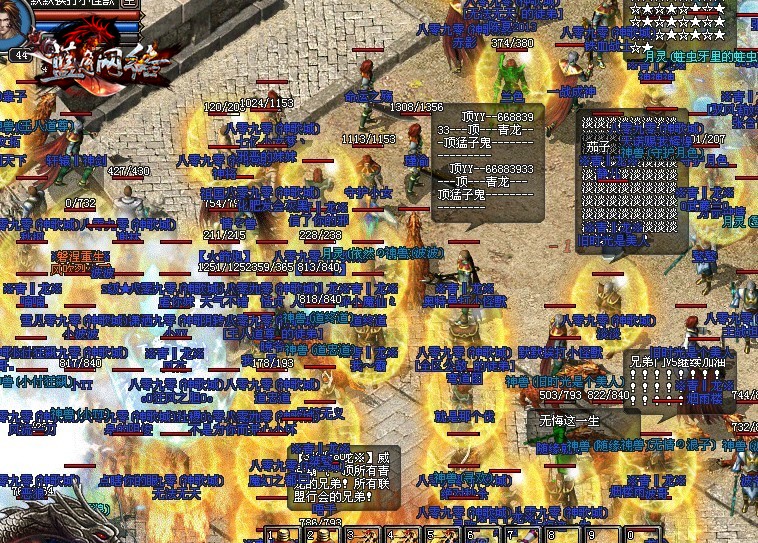
Task: Click the small square button beside player name
Action: point(130,3)
